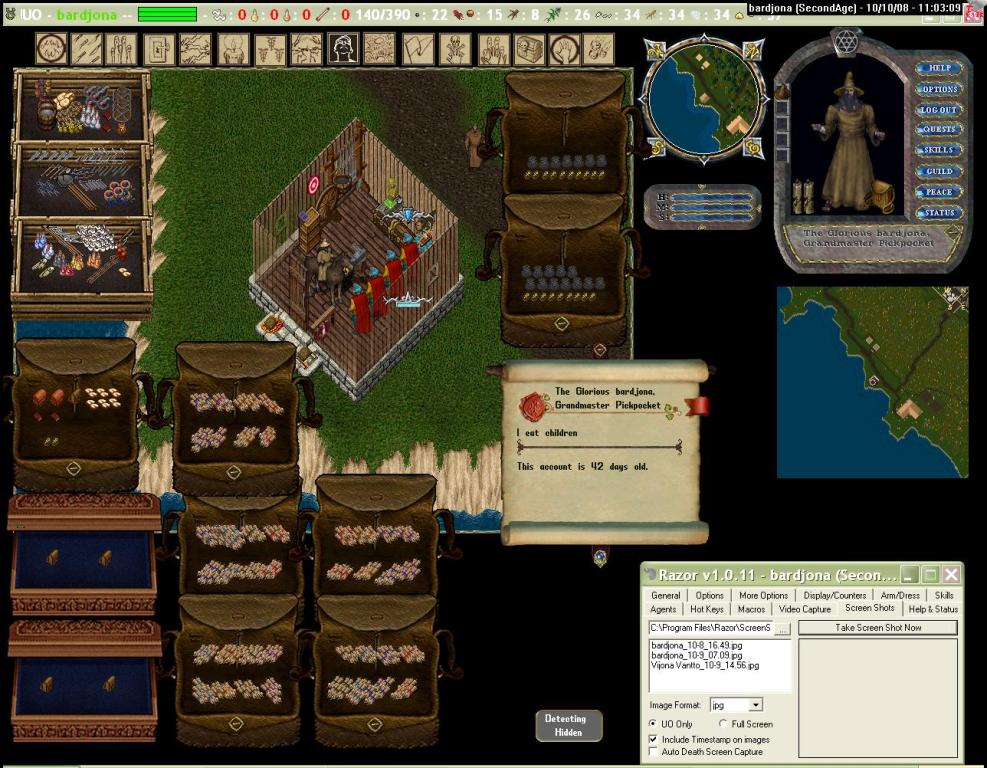Viewport: 987px width, 768px height.
Task: Take Screen Shot Now in Razor
Action: (877, 627)
